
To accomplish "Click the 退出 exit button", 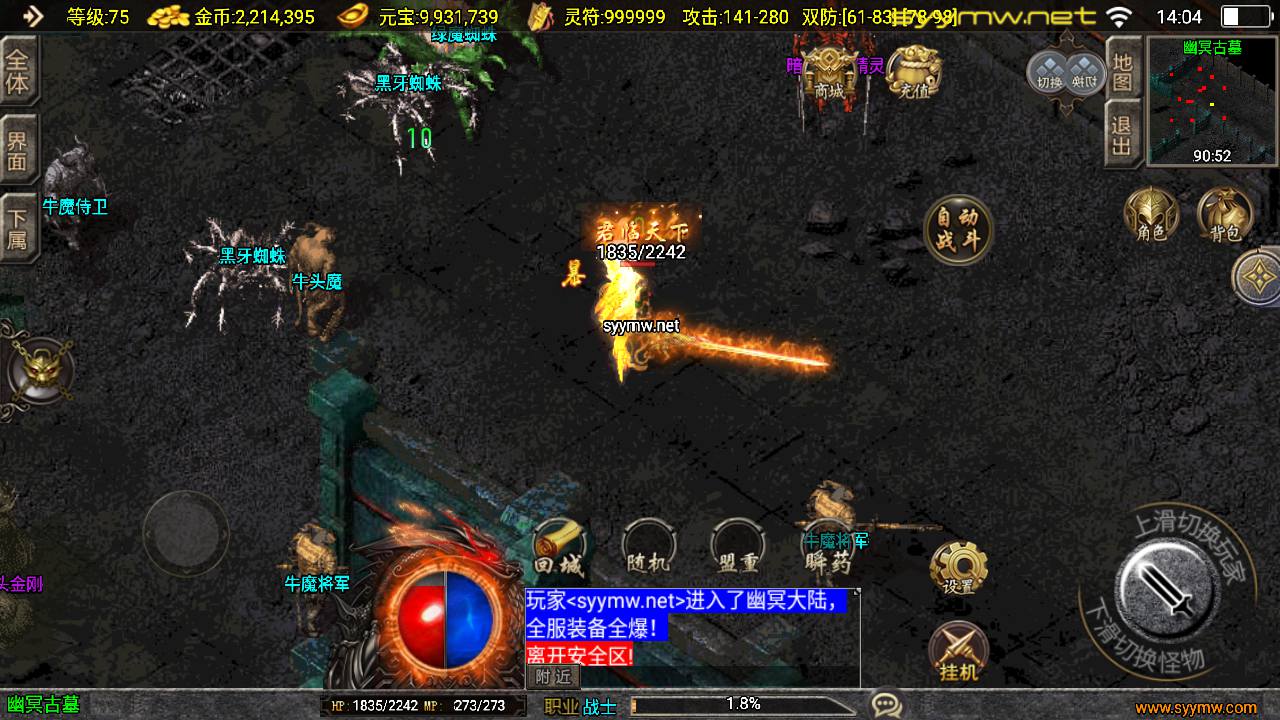I will click(x=1123, y=134).
